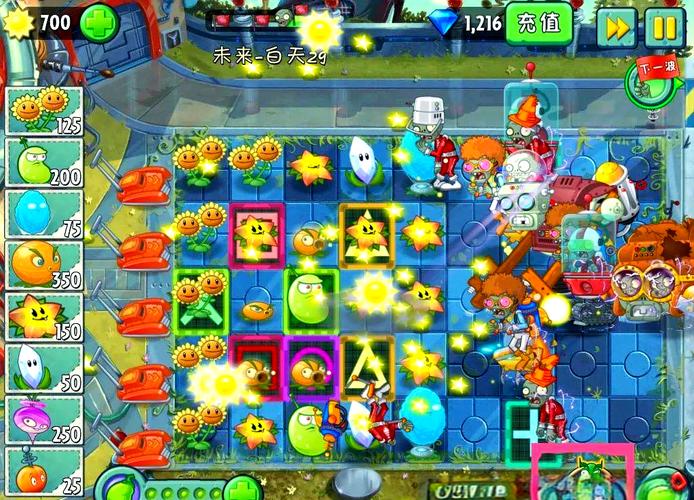Image resolution: width=694 pixels, height=500 pixels.
Task: Pause the game
Action: 661,26
